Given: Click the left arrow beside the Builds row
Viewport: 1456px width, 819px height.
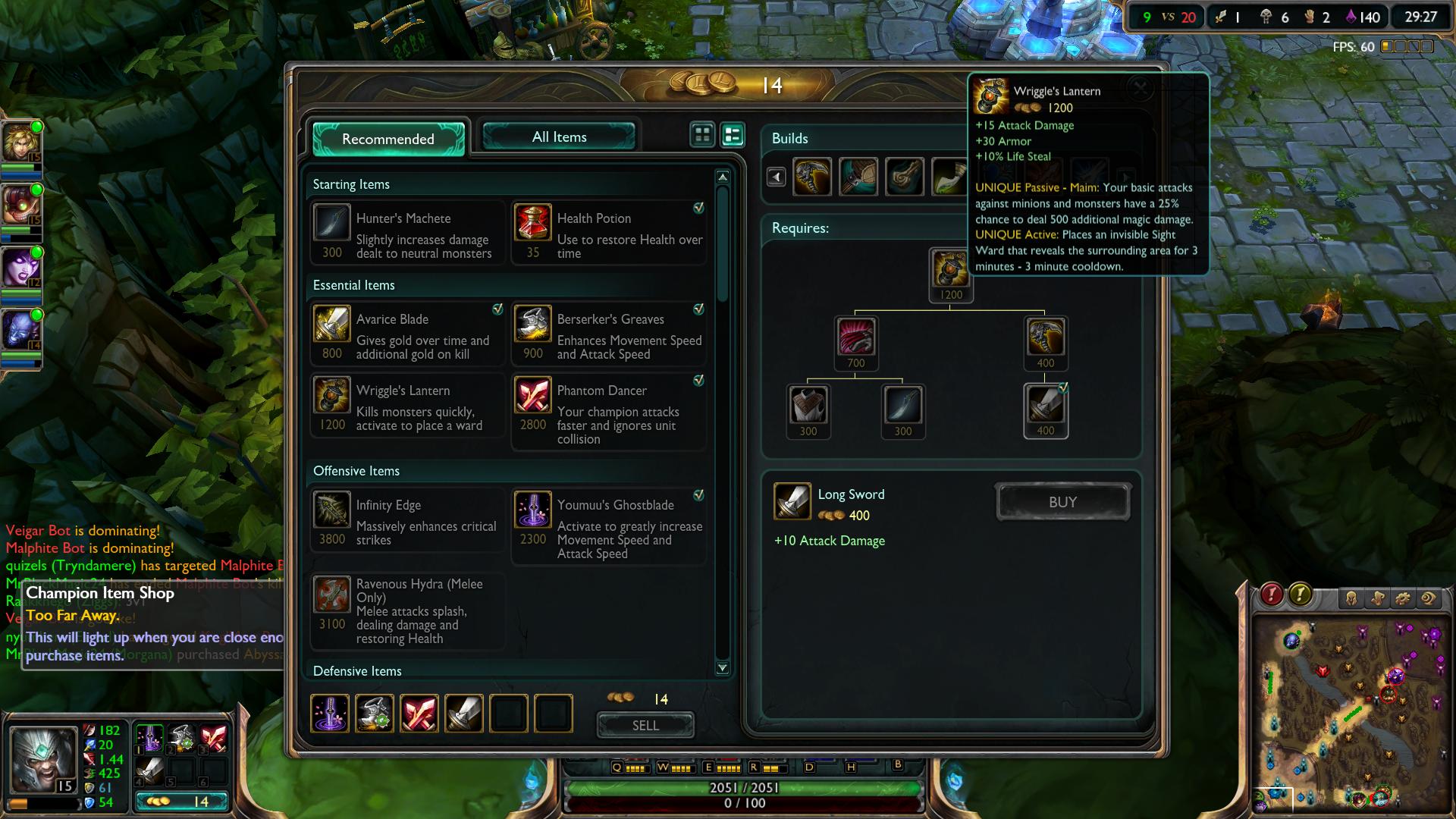Looking at the screenshot, I should [x=778, y=177].
